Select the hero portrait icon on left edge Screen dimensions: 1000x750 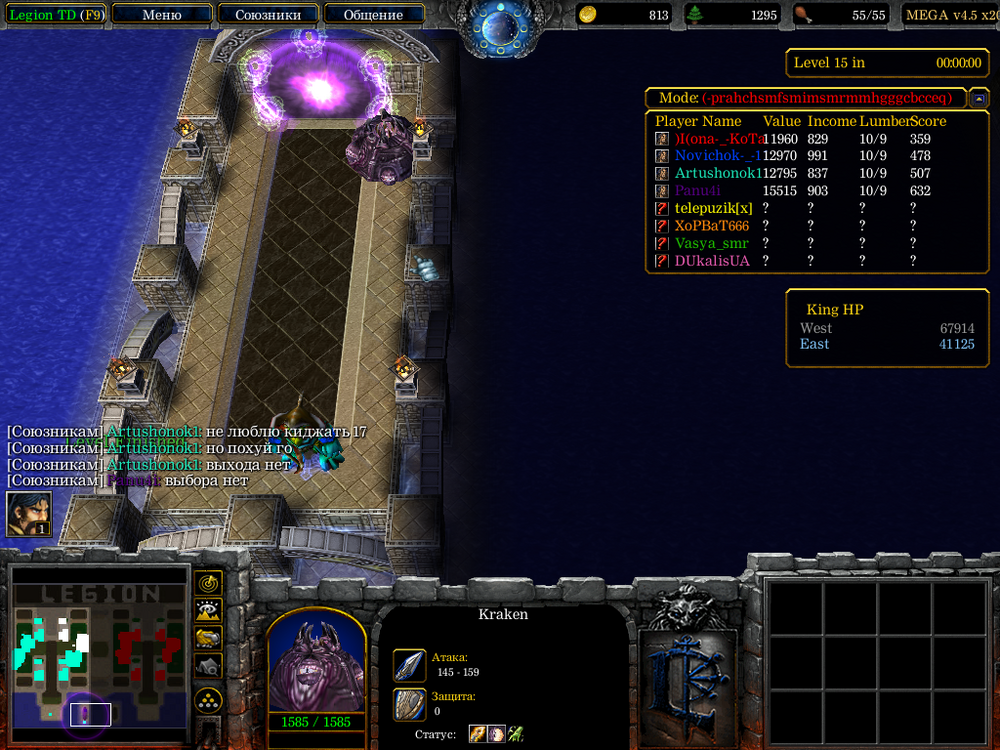click(29, 513)
